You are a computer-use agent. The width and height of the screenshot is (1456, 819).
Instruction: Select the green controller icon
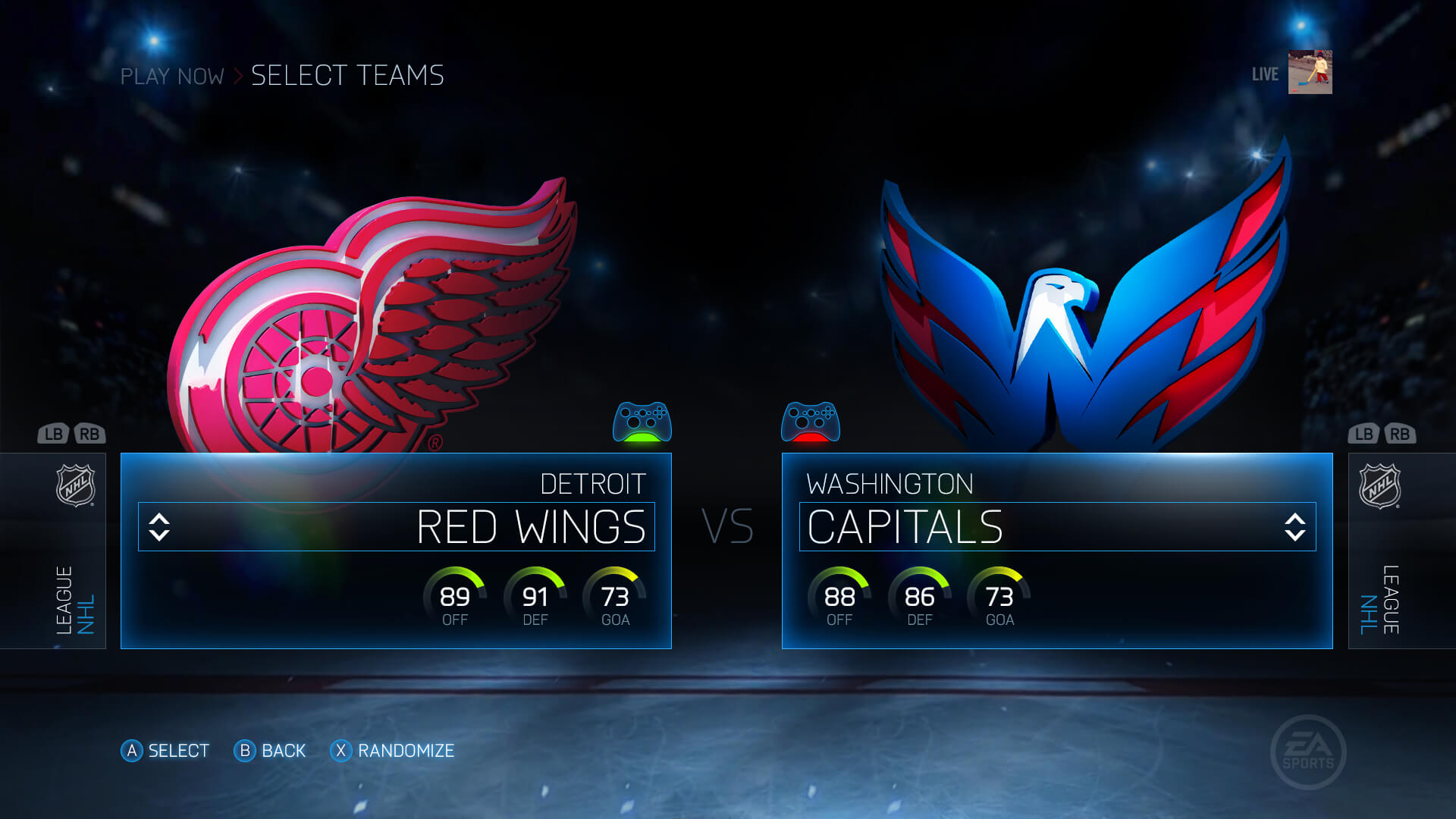pos(642,422)
